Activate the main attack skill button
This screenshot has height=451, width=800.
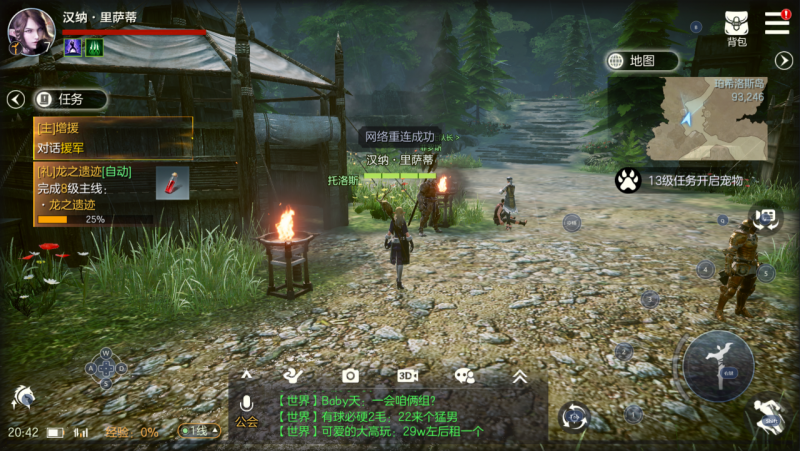click(718, 365)
